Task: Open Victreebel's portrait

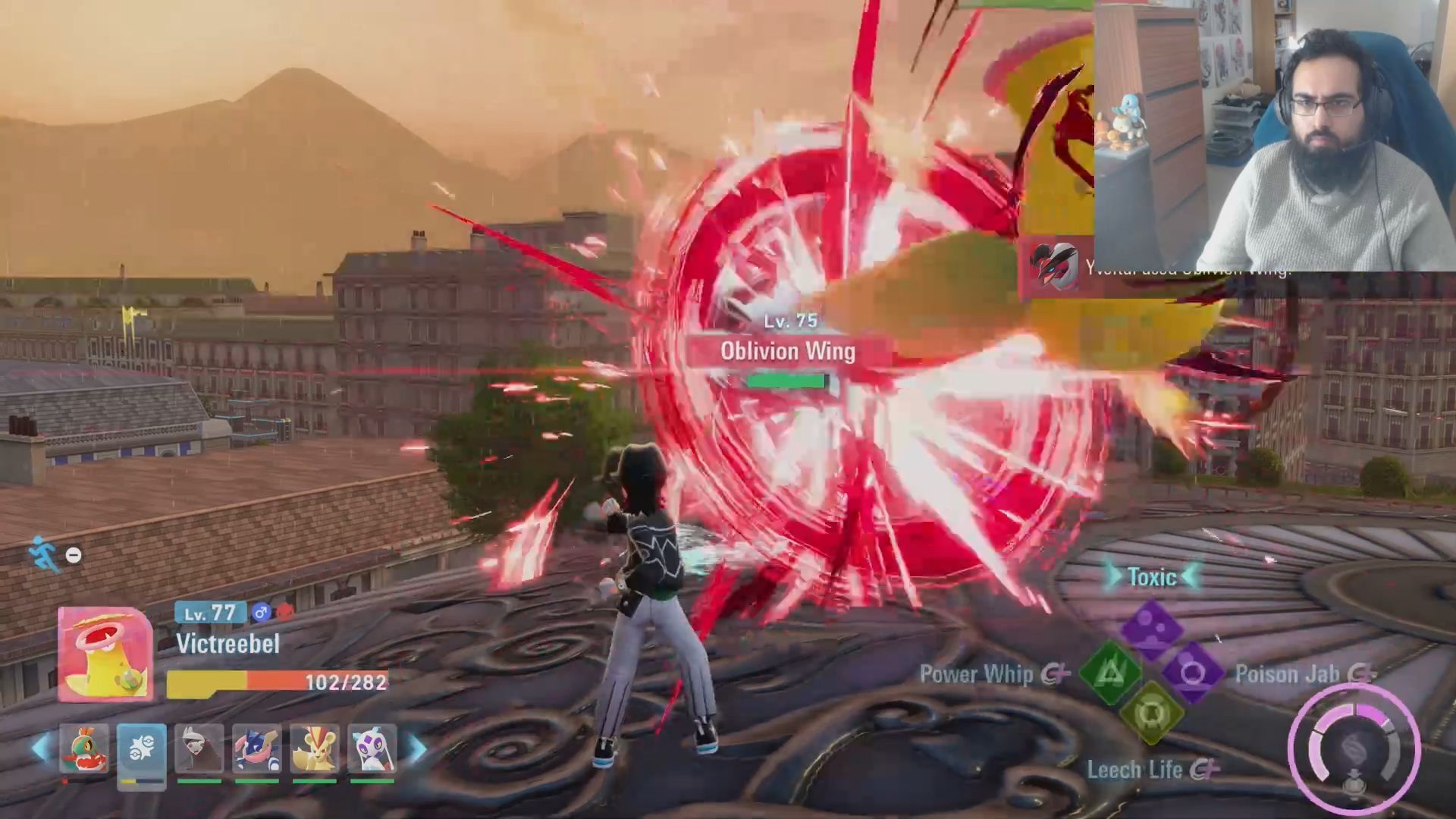Action: tap(105, 654)
